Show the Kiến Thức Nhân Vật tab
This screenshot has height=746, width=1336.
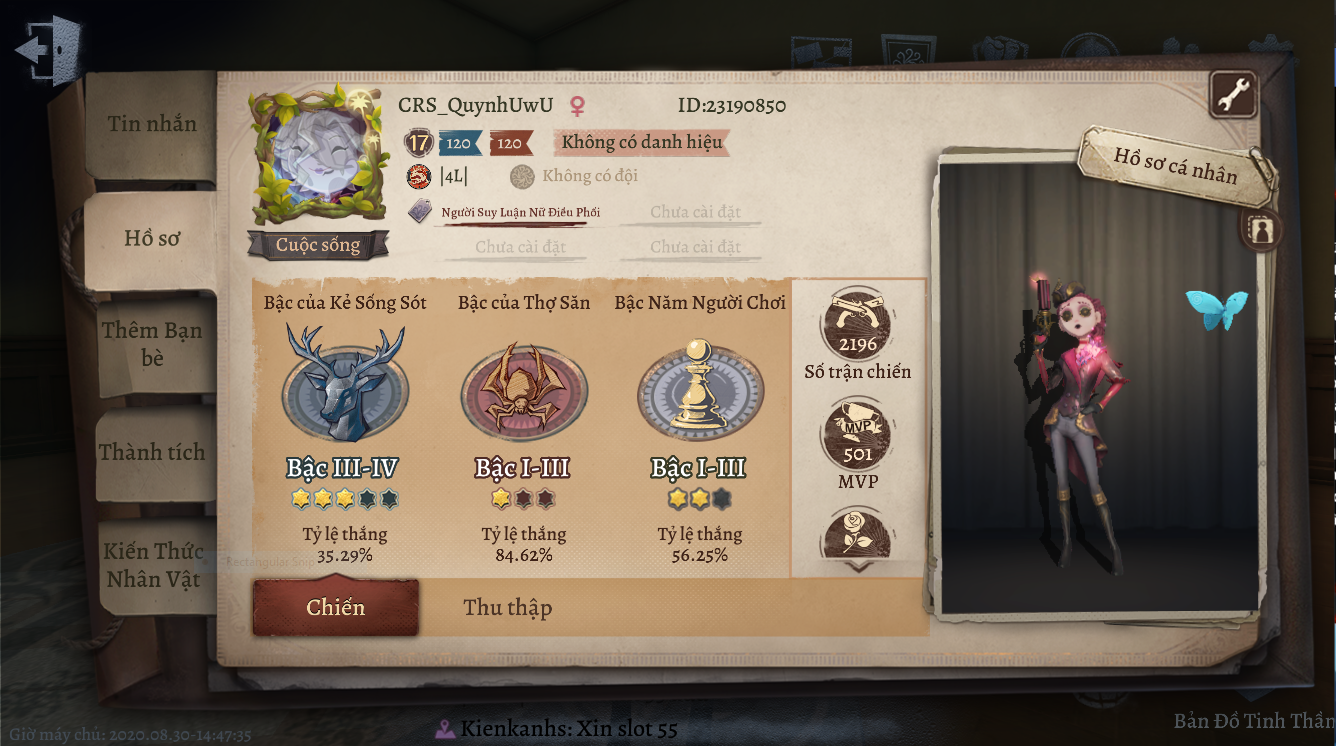click(x=154, y=565)
